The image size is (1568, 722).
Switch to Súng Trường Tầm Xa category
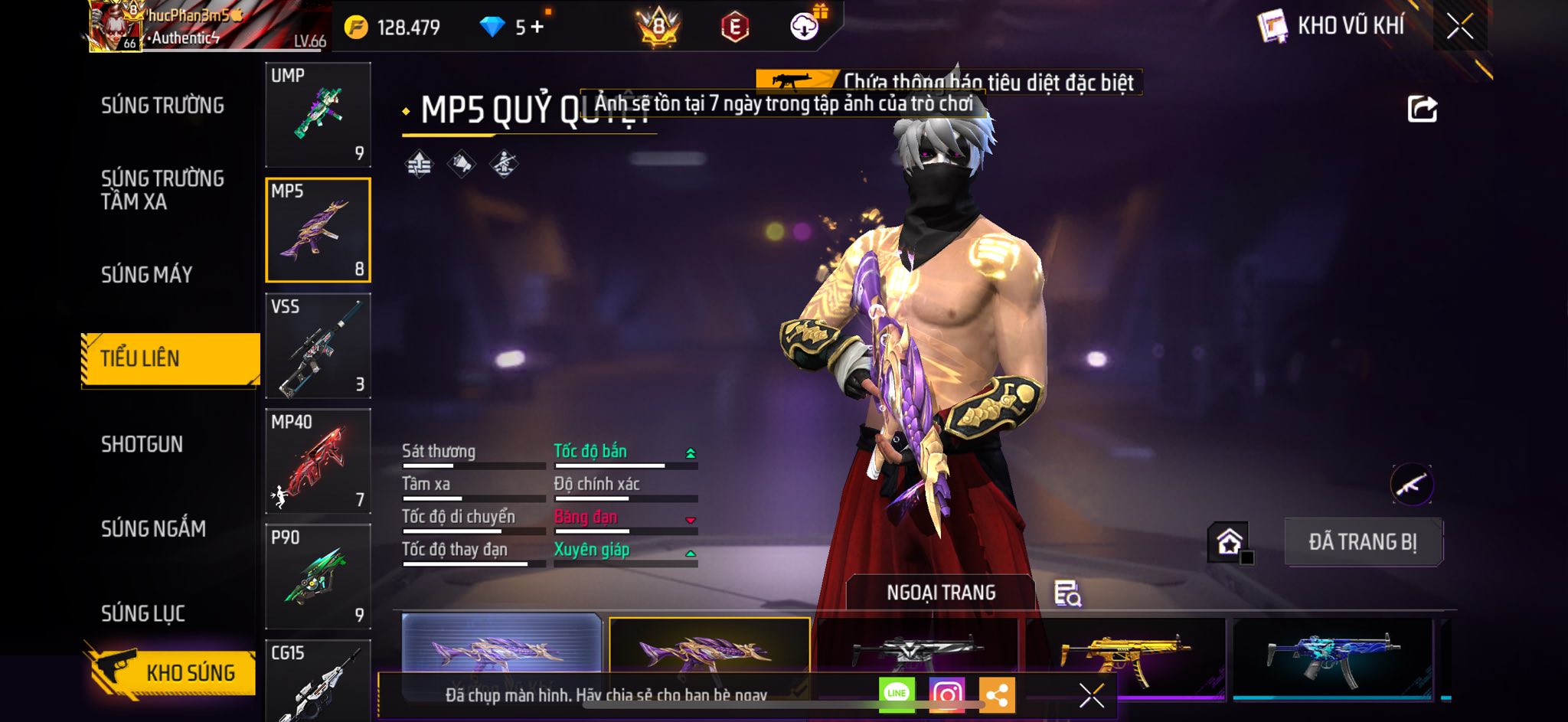(x=162, y=190)
